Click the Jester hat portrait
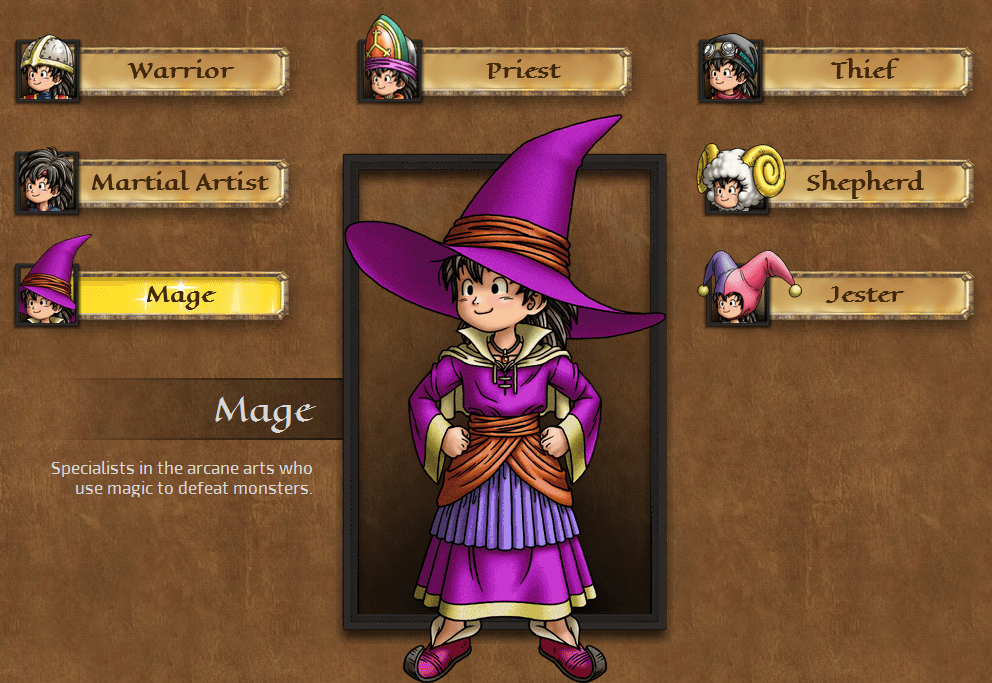The width and height of the screenshot is (992, 683). (737, 292)
